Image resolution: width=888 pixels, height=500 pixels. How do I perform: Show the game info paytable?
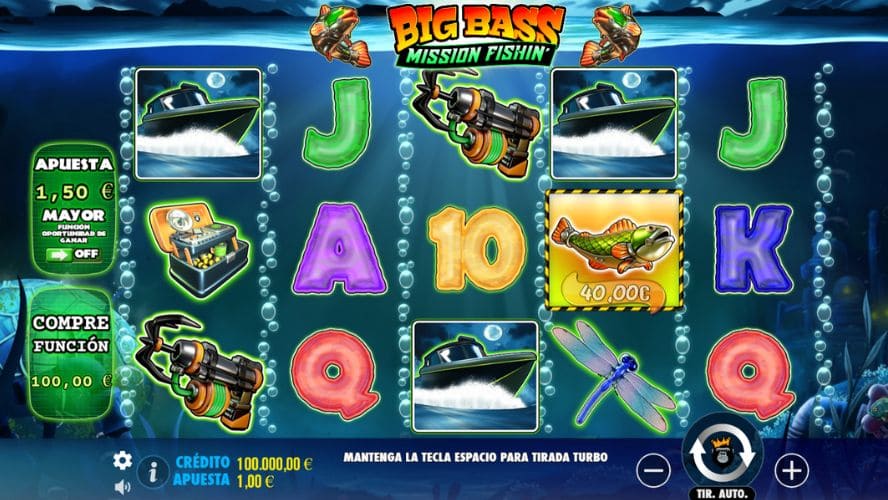pos(153,469)
